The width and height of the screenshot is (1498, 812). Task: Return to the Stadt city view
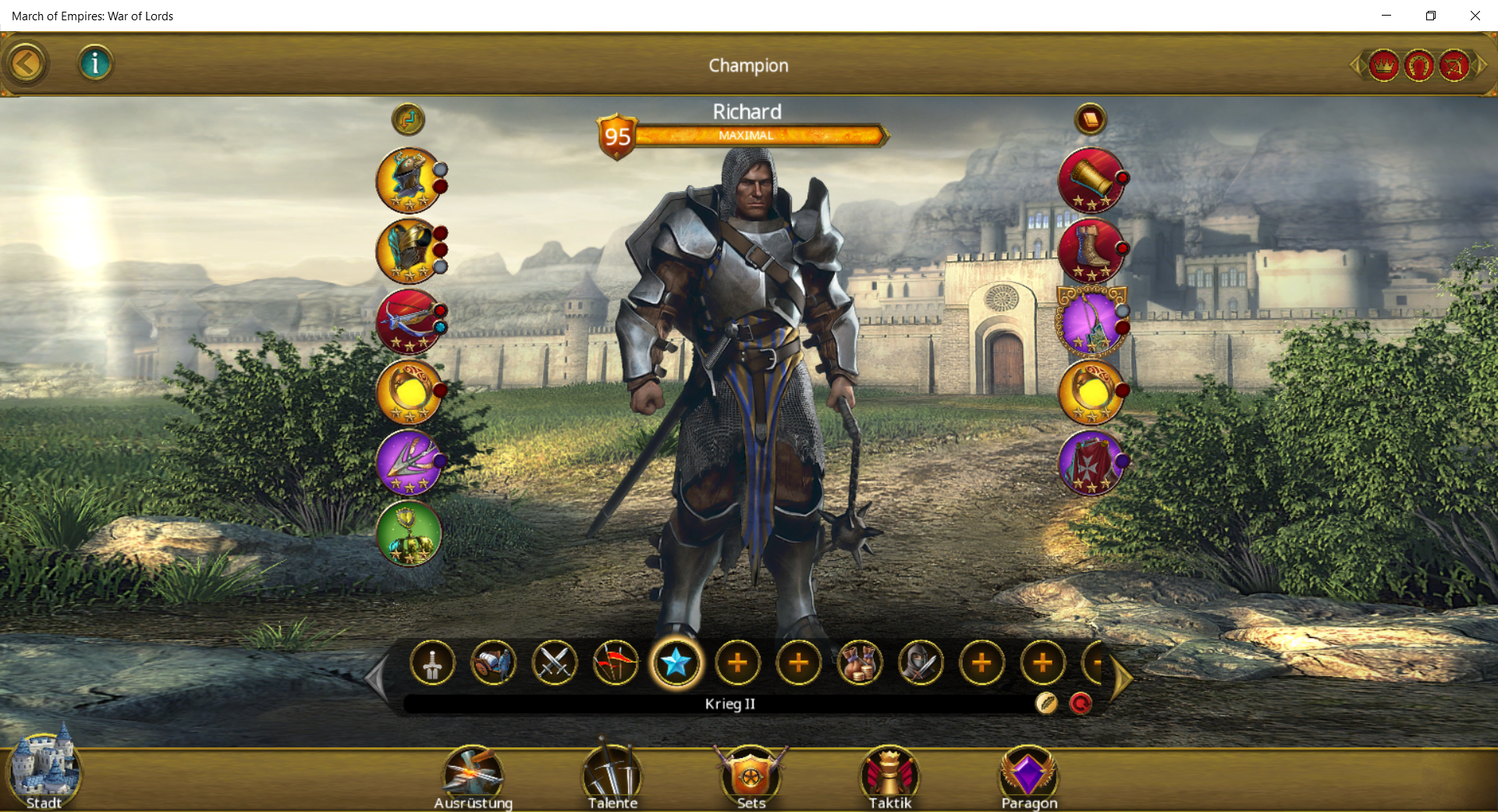coord(44,774)
